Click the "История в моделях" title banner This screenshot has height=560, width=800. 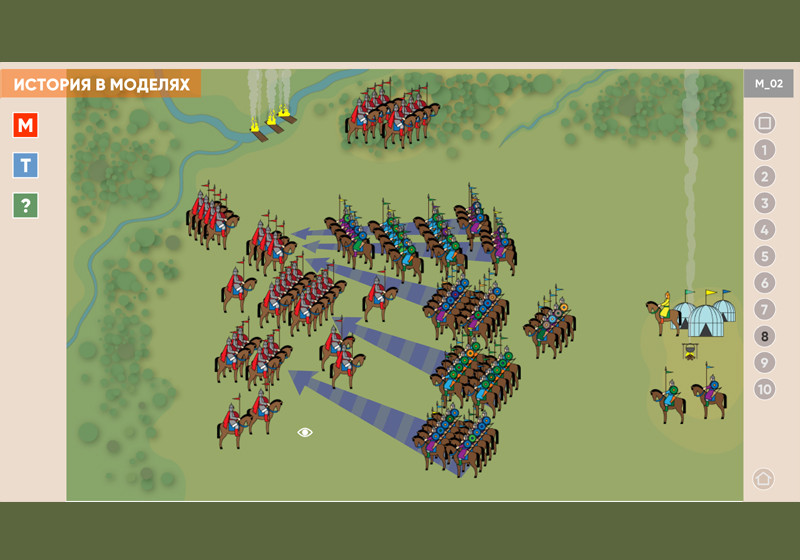pos(101,84)
